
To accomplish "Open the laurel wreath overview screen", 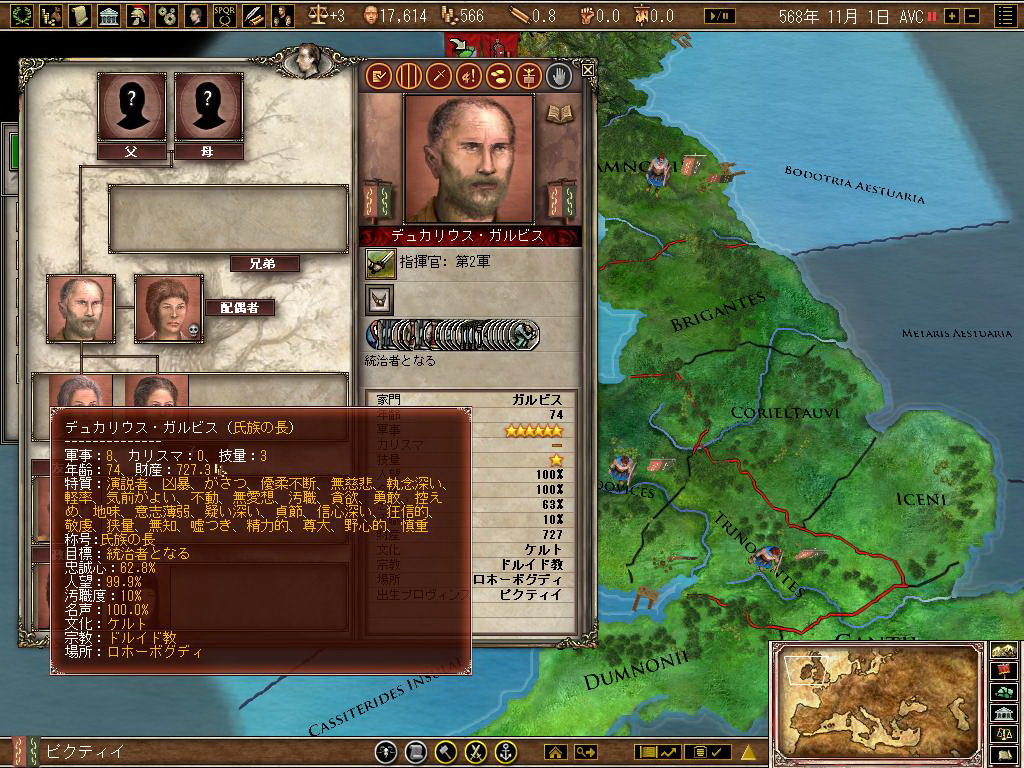I will coord(22,15).
